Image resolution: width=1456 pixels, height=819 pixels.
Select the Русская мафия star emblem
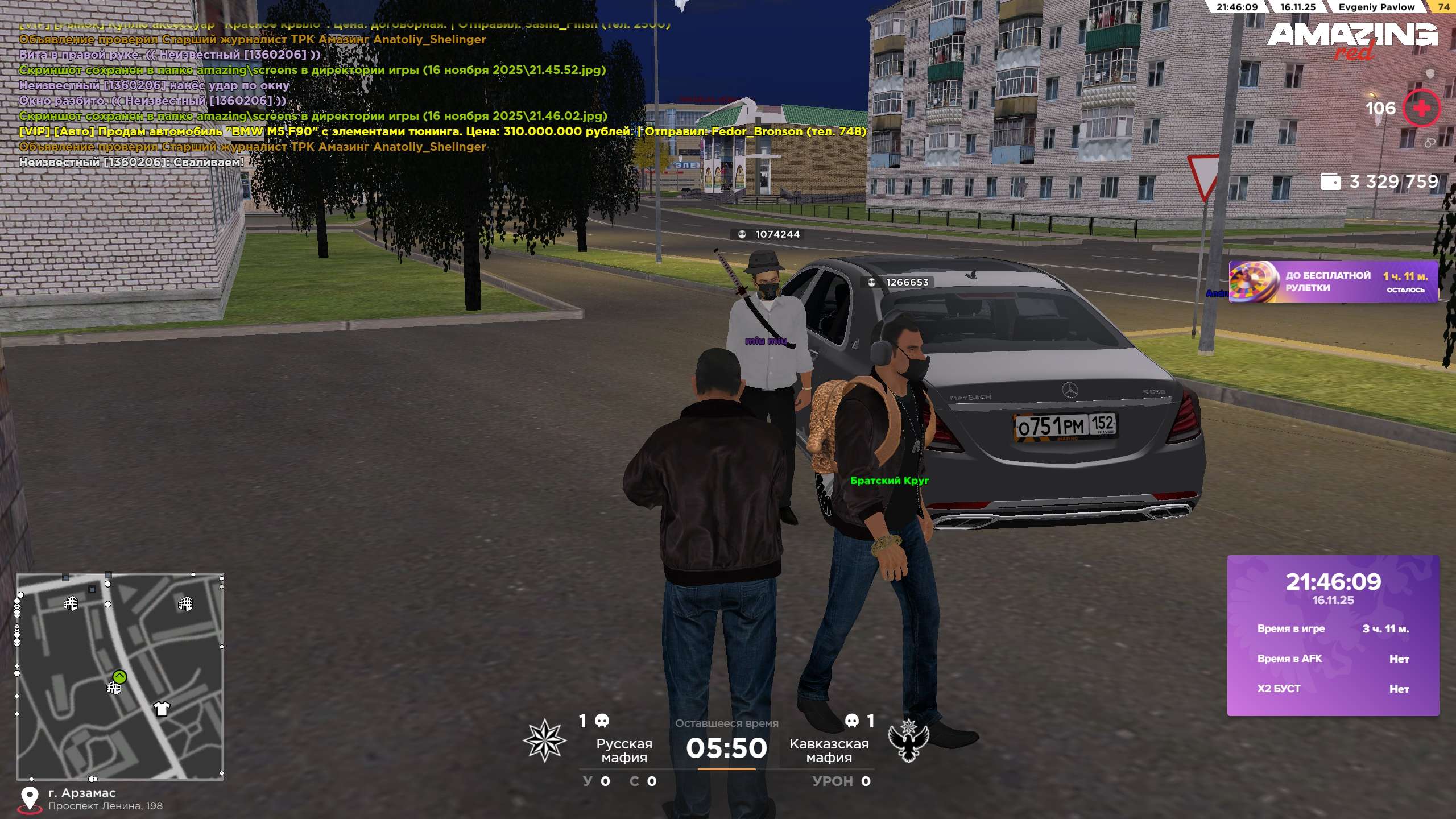(544, 740)
